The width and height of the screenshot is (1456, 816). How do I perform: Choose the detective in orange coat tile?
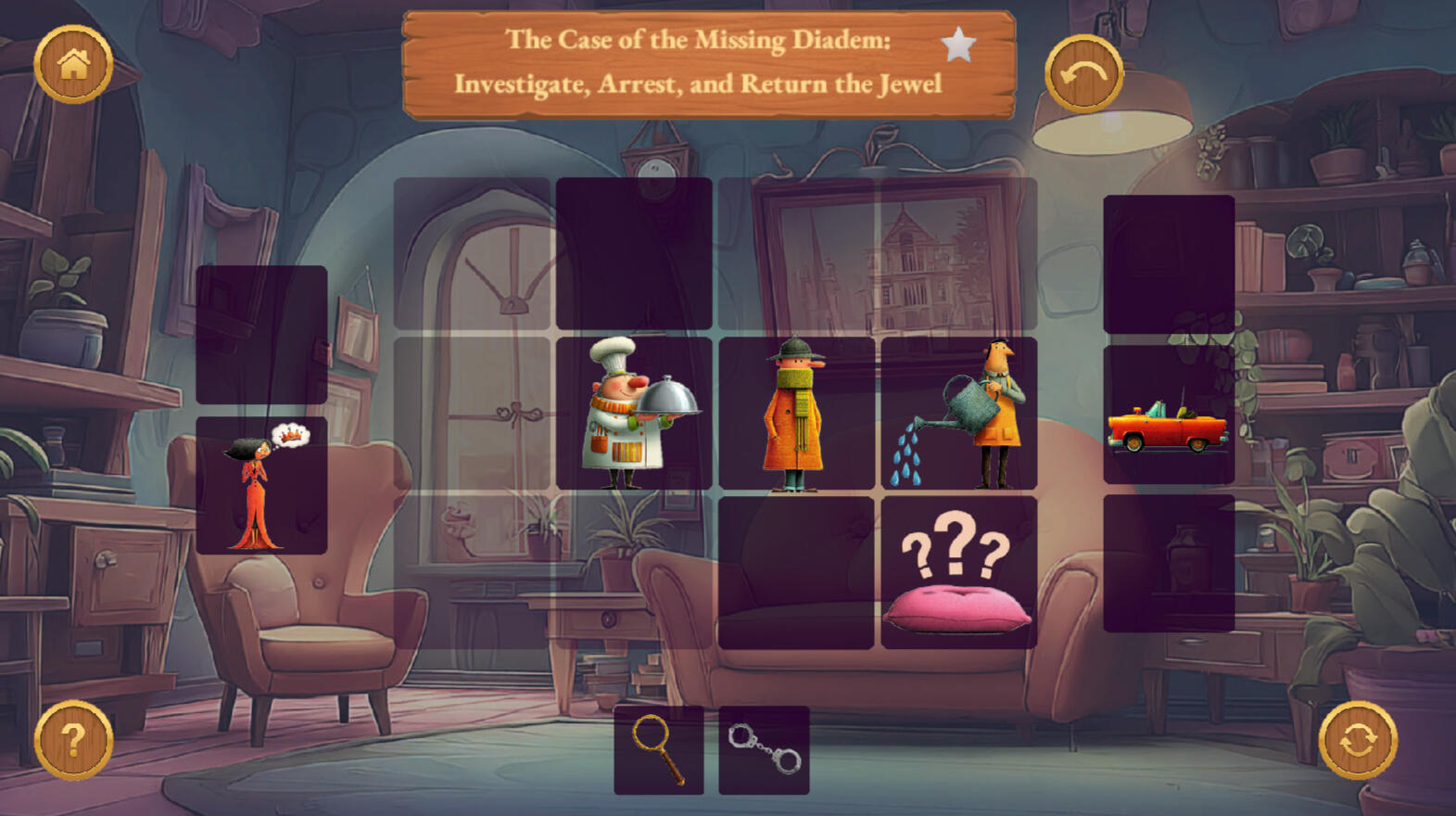(x=796, y=414)
